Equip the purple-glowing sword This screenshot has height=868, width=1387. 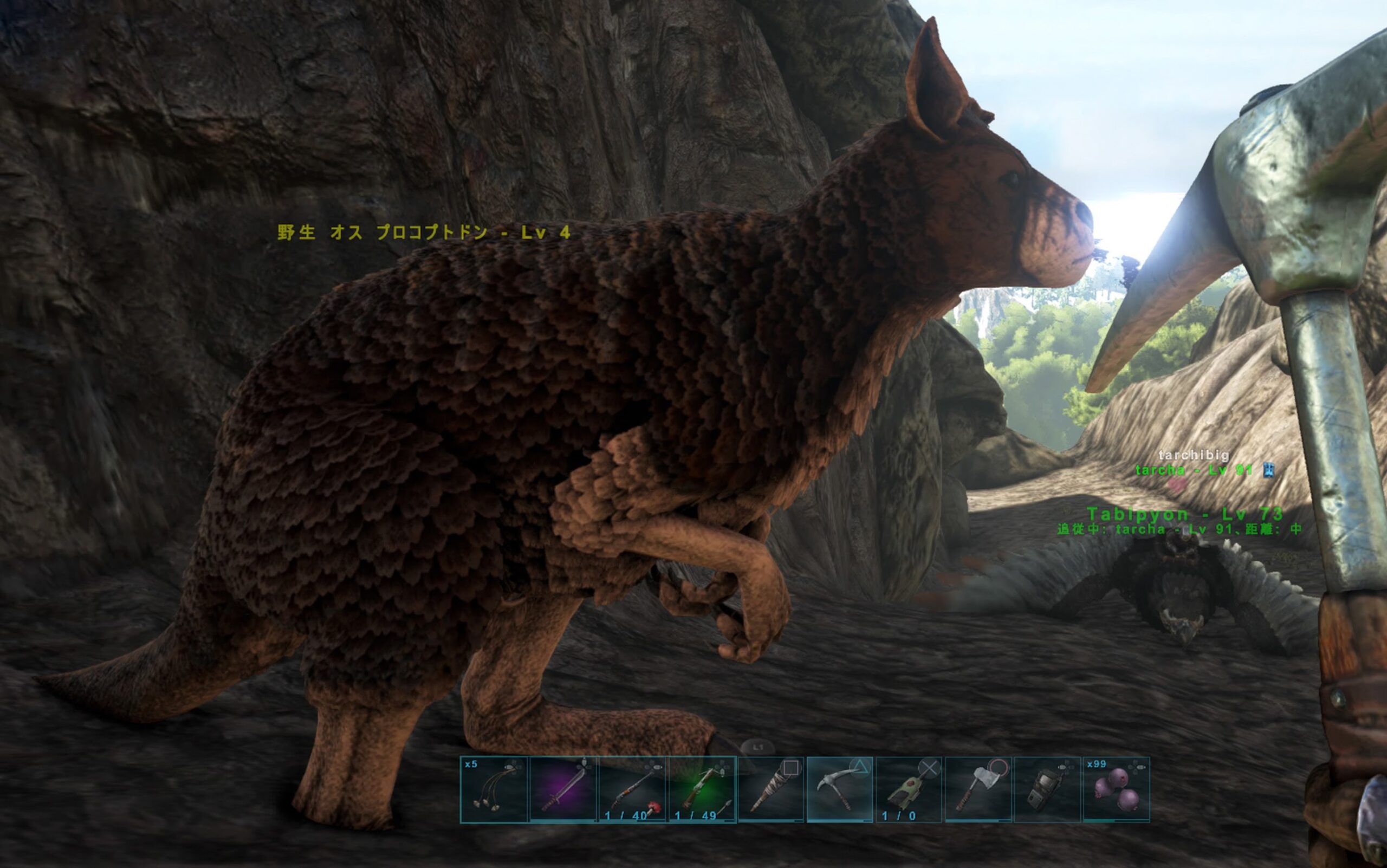point(563,789)
